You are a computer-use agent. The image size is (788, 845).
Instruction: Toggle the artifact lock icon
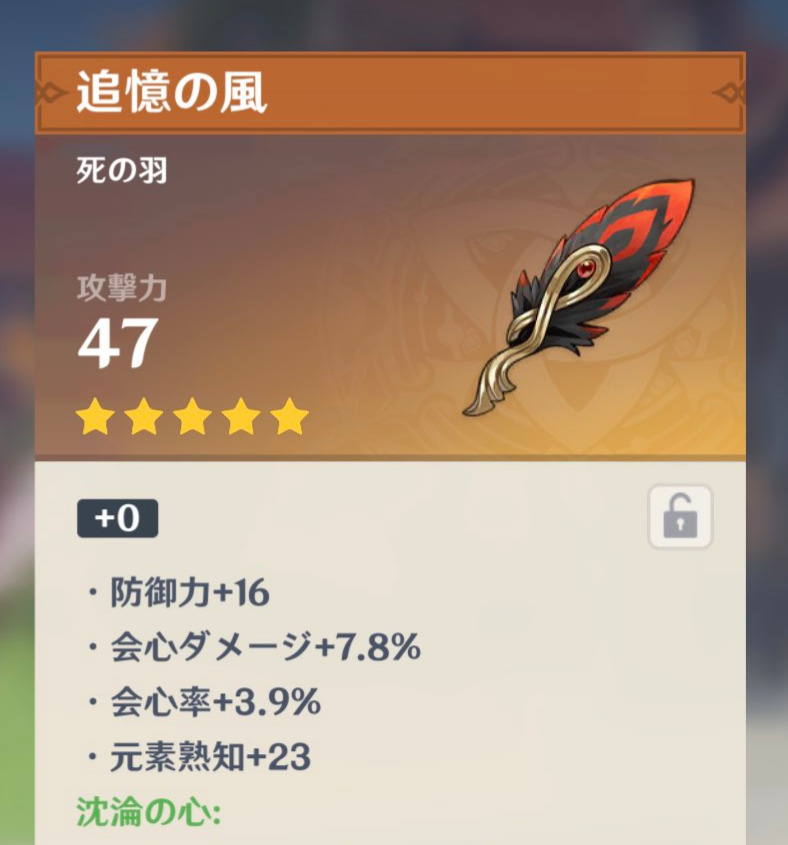(x=680, y=517)
